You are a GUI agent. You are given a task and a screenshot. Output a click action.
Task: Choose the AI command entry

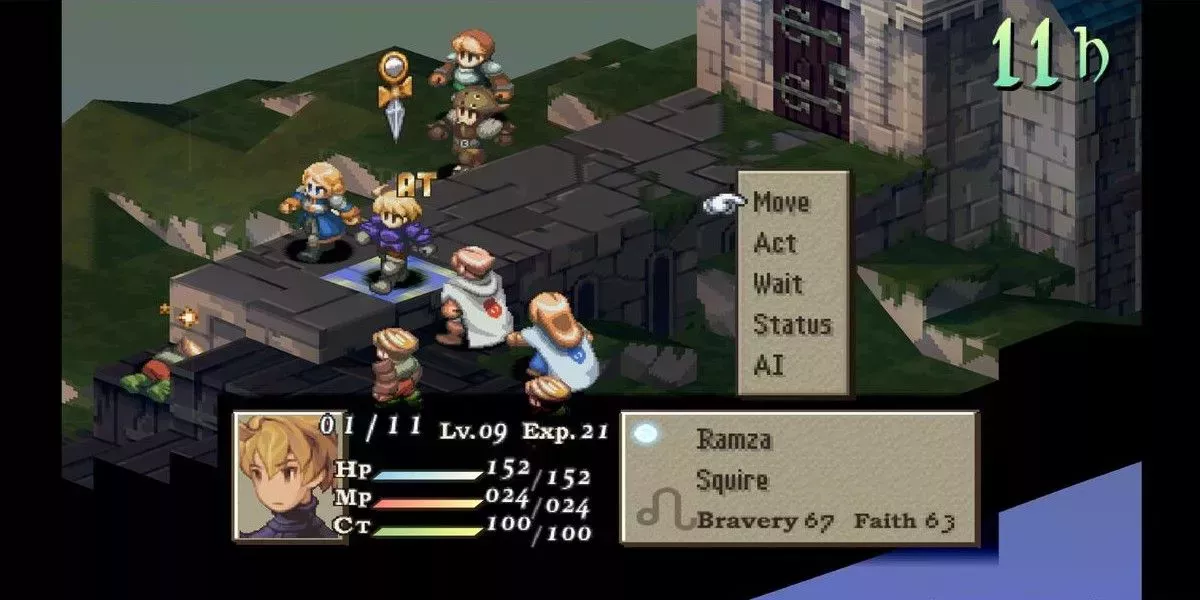[x=769, y=365]
